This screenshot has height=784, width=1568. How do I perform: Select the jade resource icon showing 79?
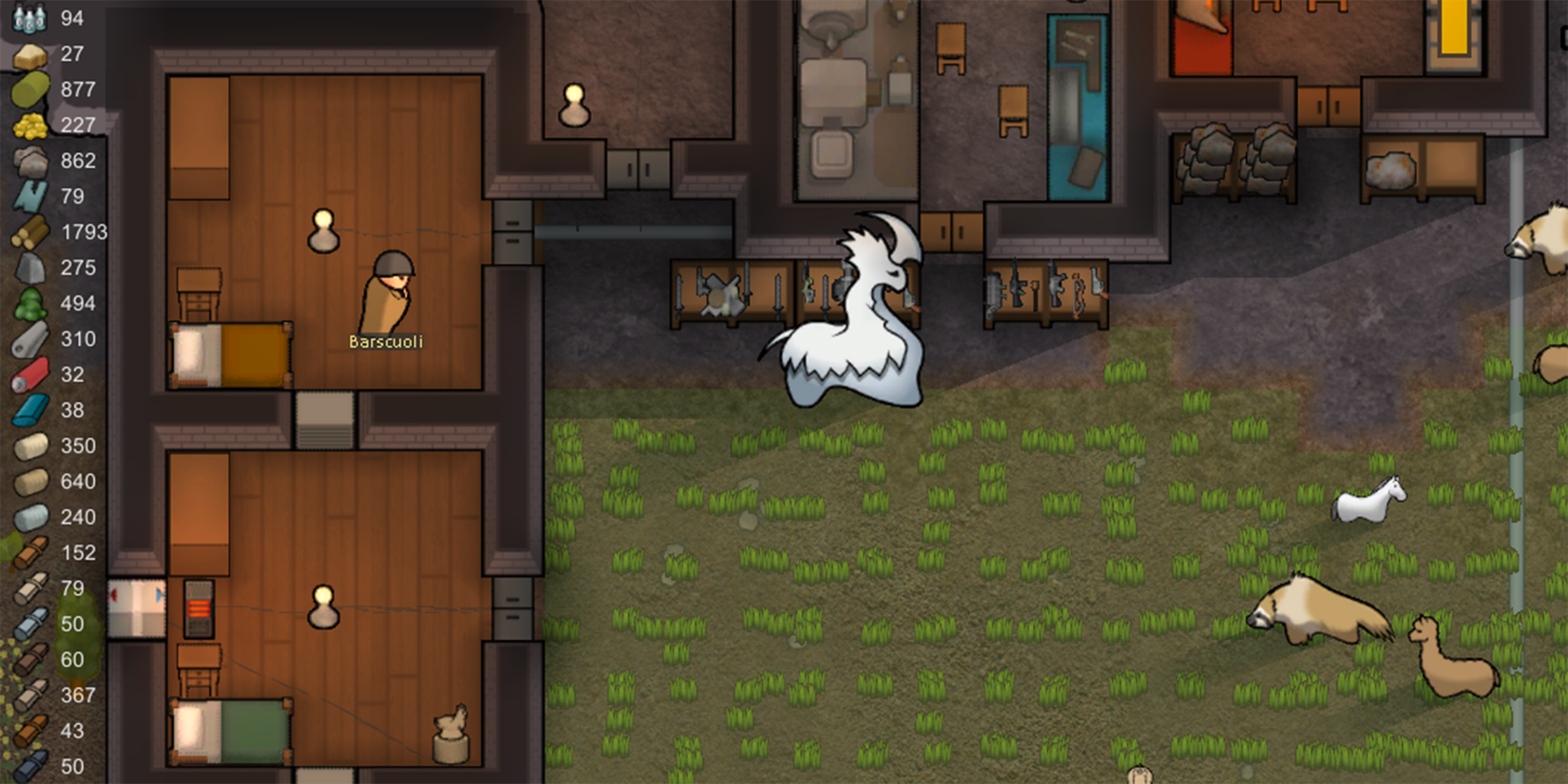[29, 196]
